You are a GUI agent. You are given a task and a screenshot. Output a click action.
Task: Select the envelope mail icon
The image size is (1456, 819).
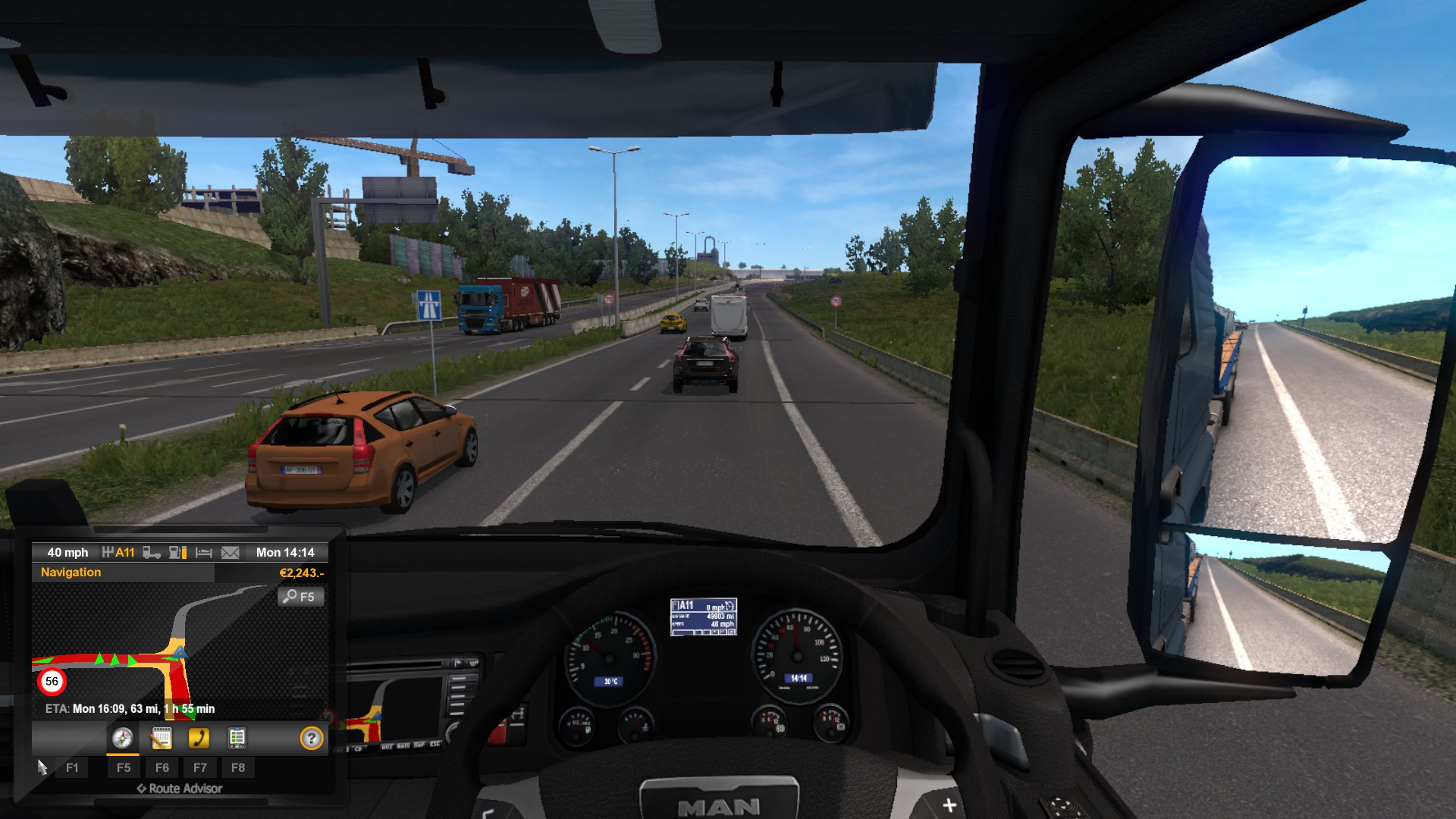(230, 553)
